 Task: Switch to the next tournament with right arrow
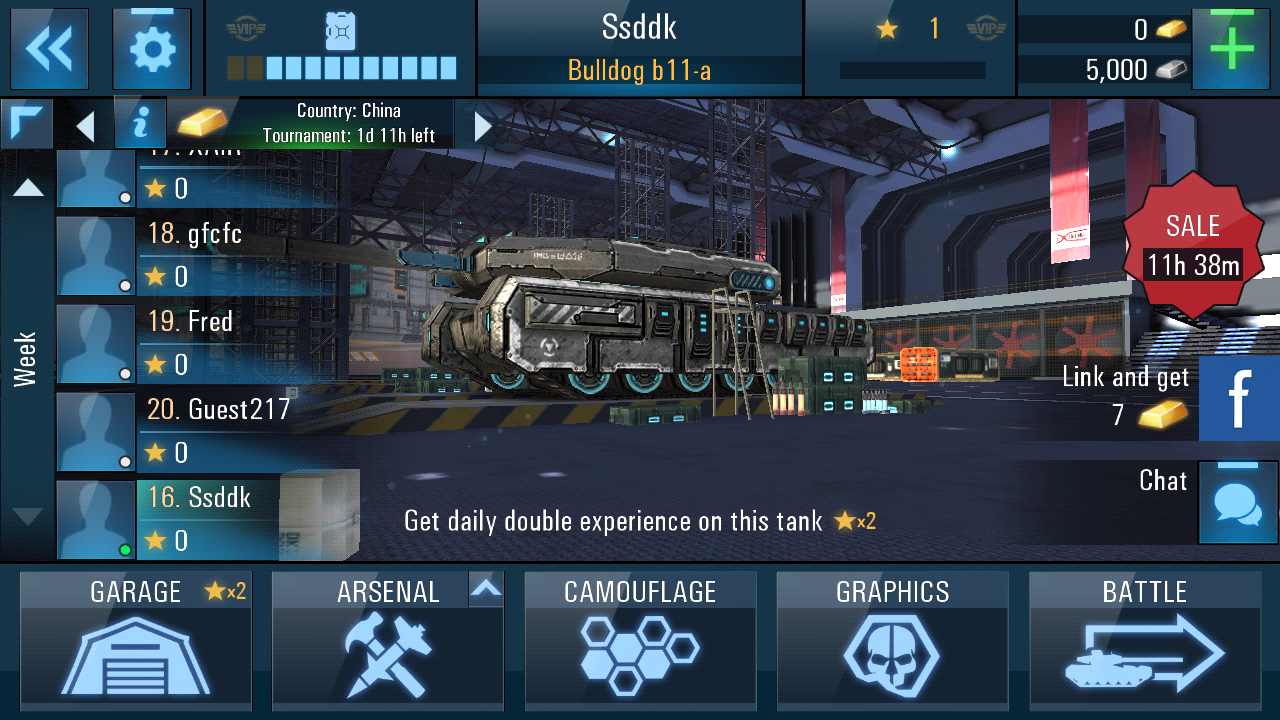(483, 125)
